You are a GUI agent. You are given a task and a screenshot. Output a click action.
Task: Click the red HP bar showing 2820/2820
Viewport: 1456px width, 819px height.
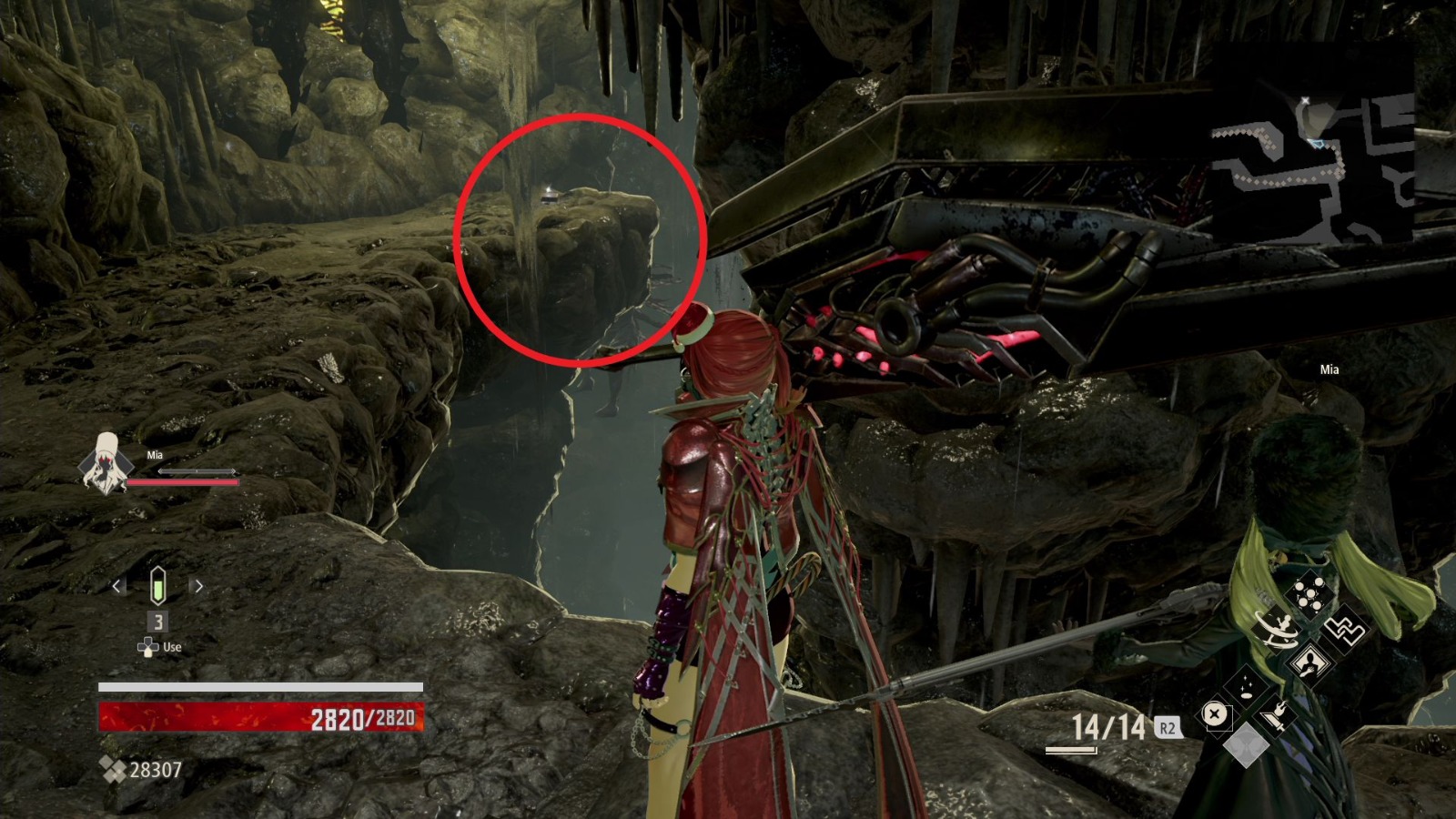tap(264, 716)
